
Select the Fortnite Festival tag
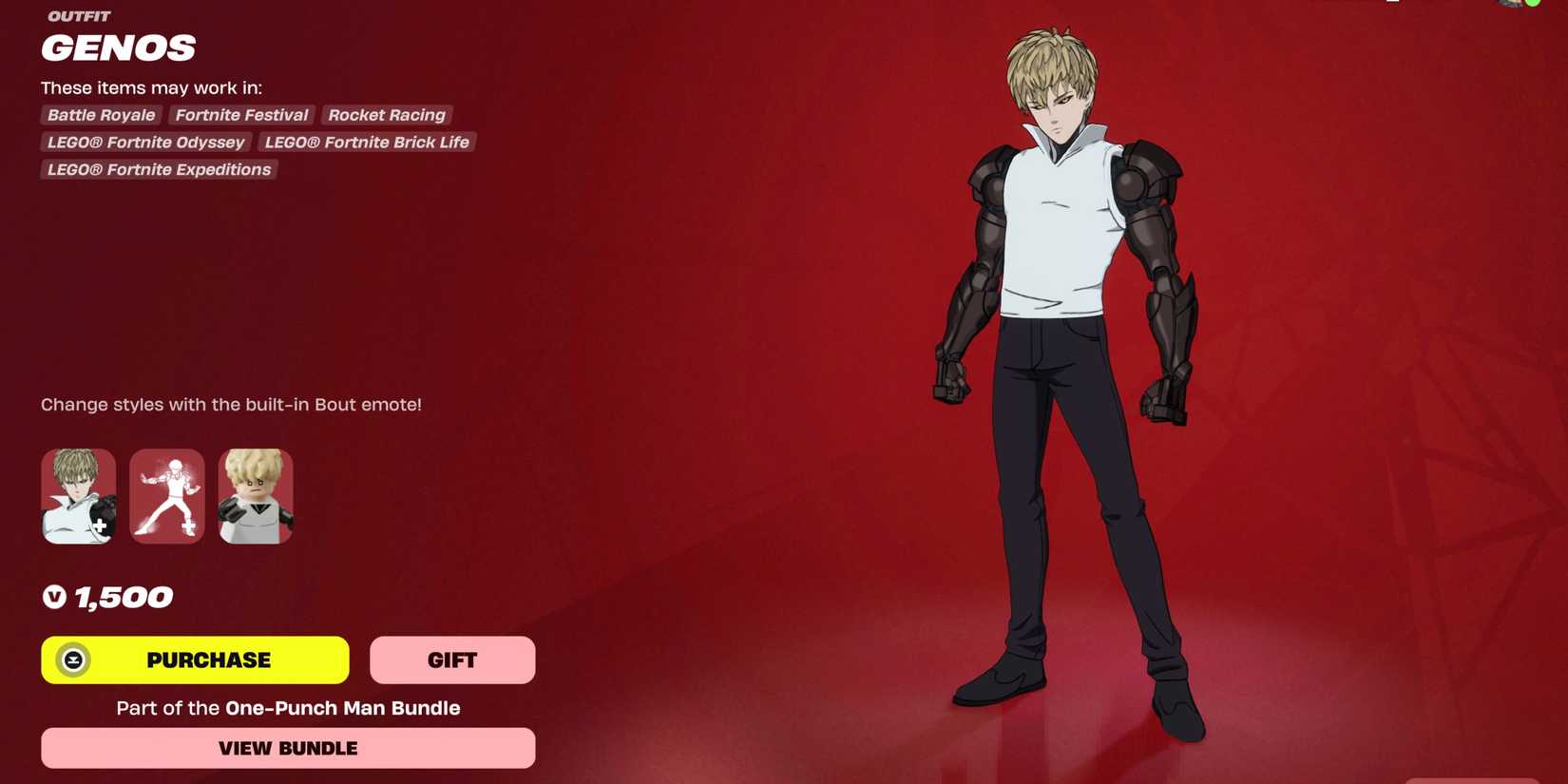click(x=241, y=115)
